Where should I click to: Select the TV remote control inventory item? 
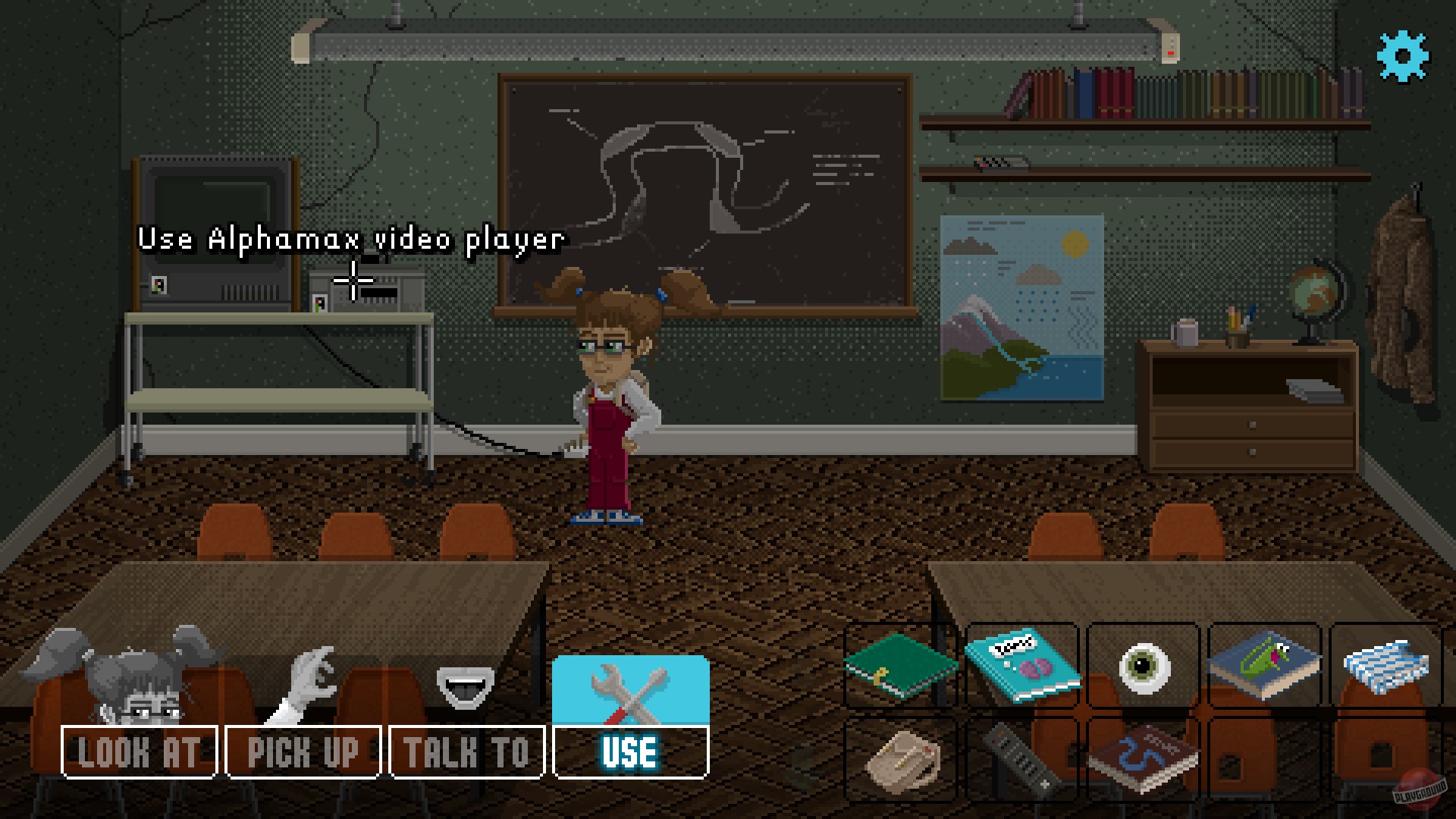tap(1021, 758)
